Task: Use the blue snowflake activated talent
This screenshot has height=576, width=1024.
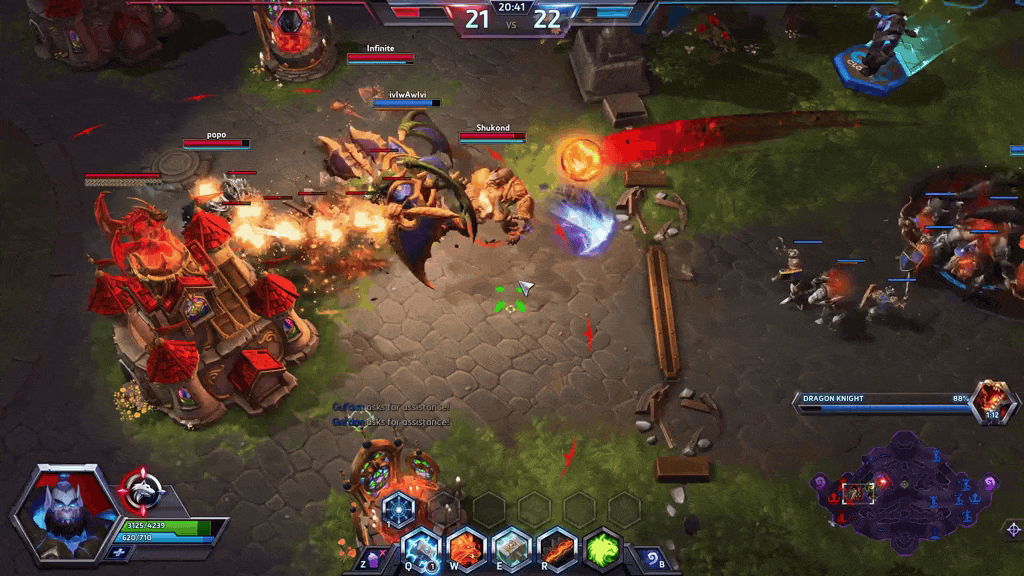Action: coord(398,508)
